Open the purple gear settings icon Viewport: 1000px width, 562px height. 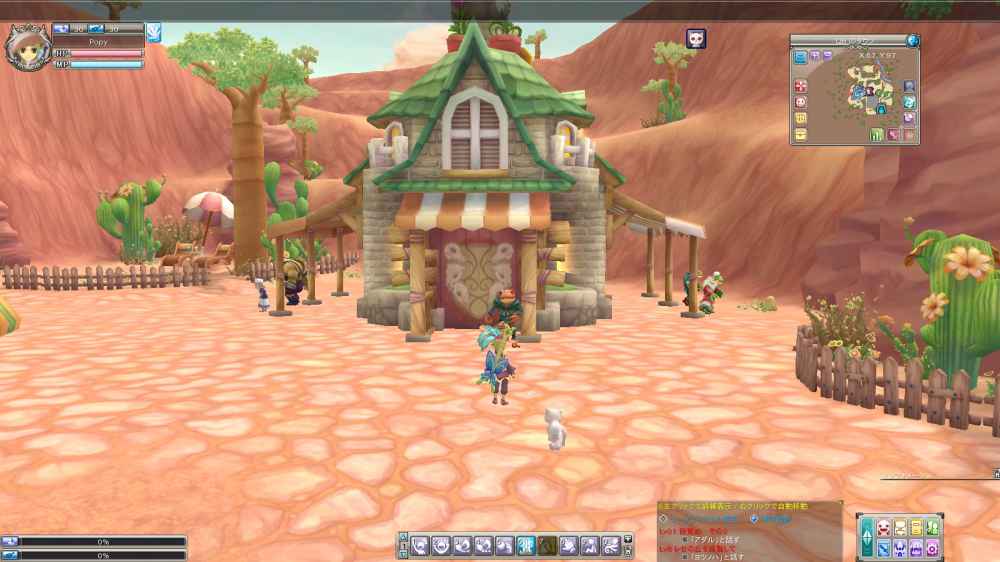point(932,548)
